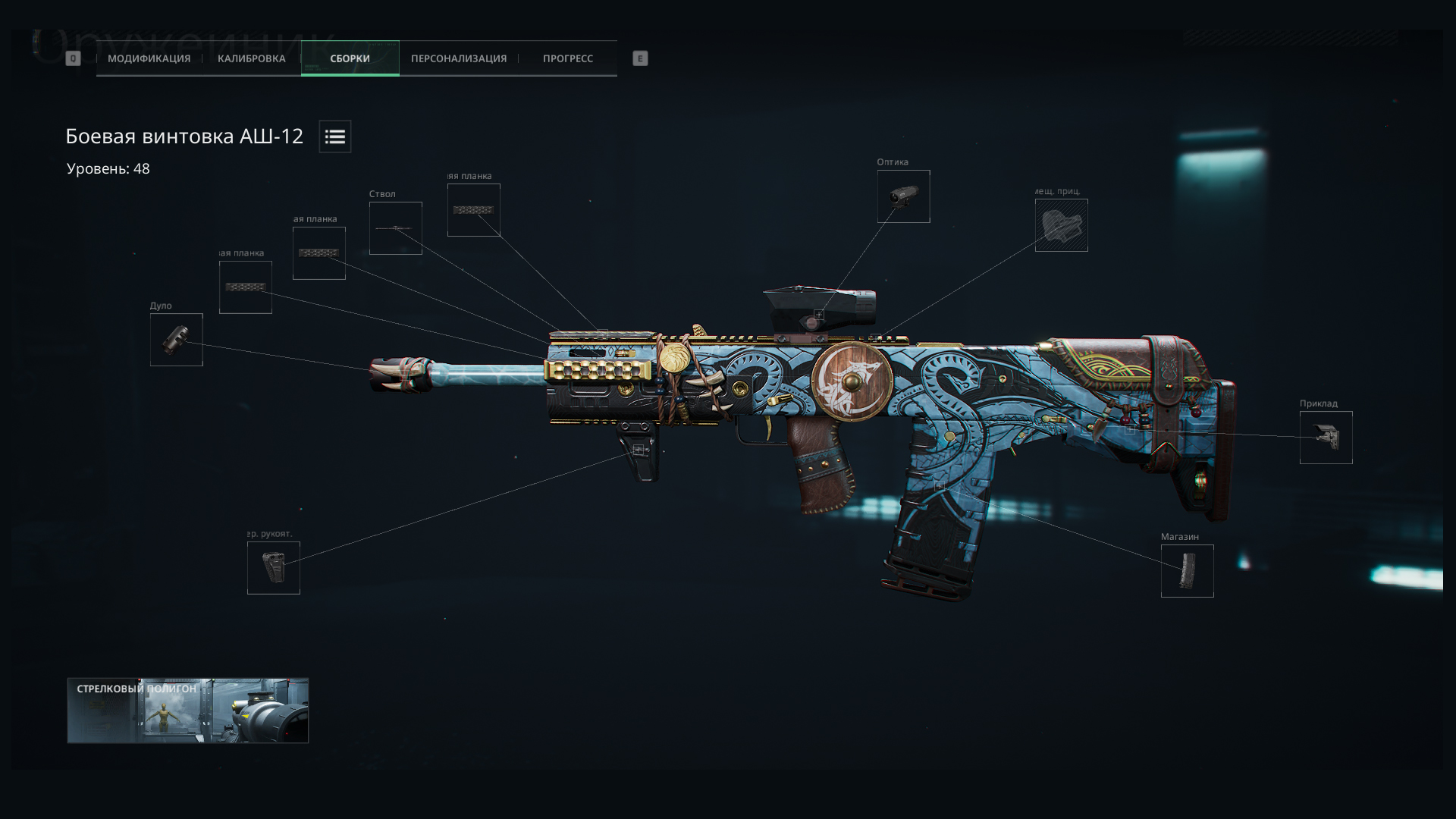Select the Приклад stock slot
The height and width of the screenshot is (819, 1456).
tap(1326, 438)
